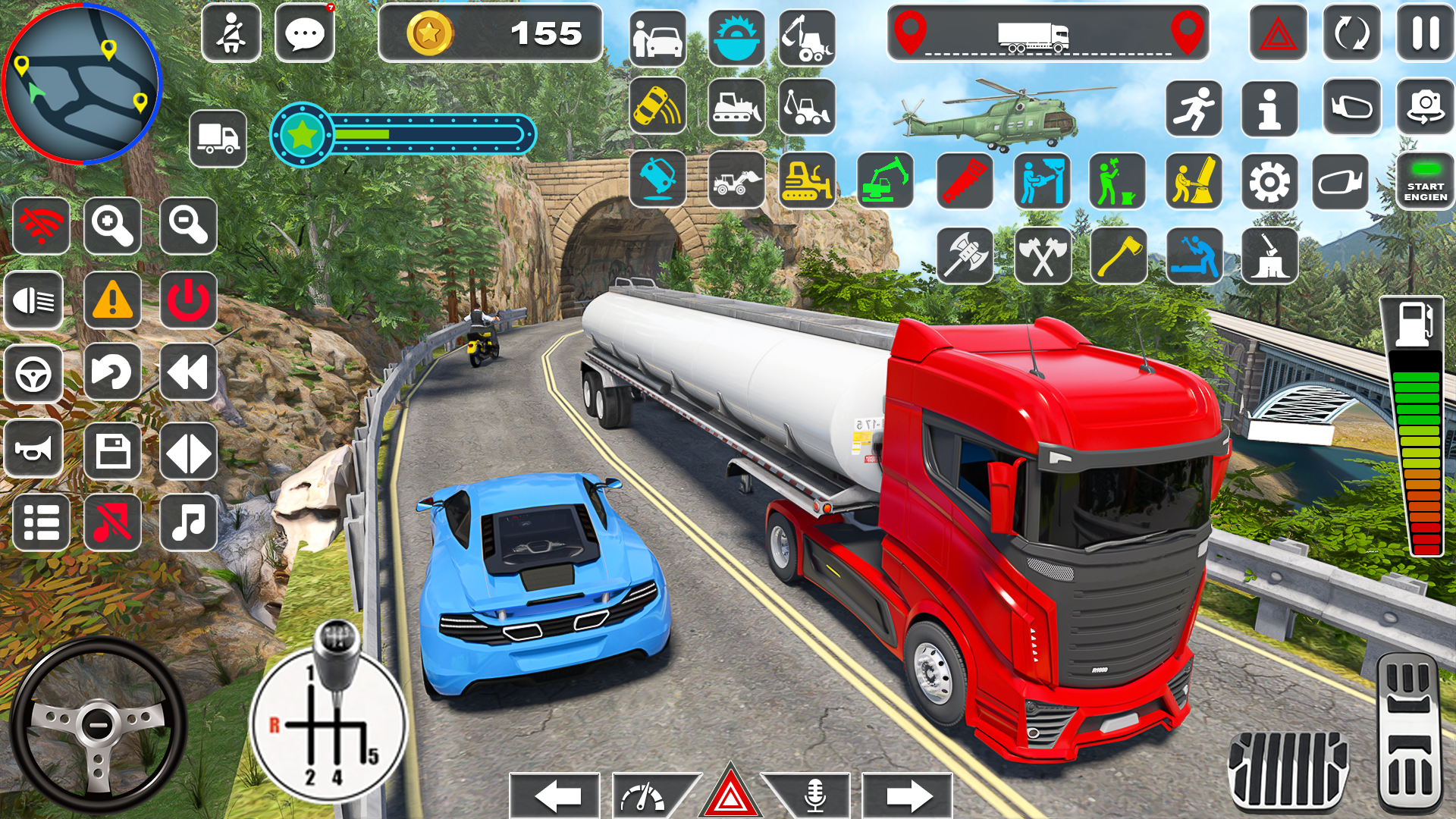1456x819 pixels.
Task: Open the chat speech bubble
Action: point(305,34)
